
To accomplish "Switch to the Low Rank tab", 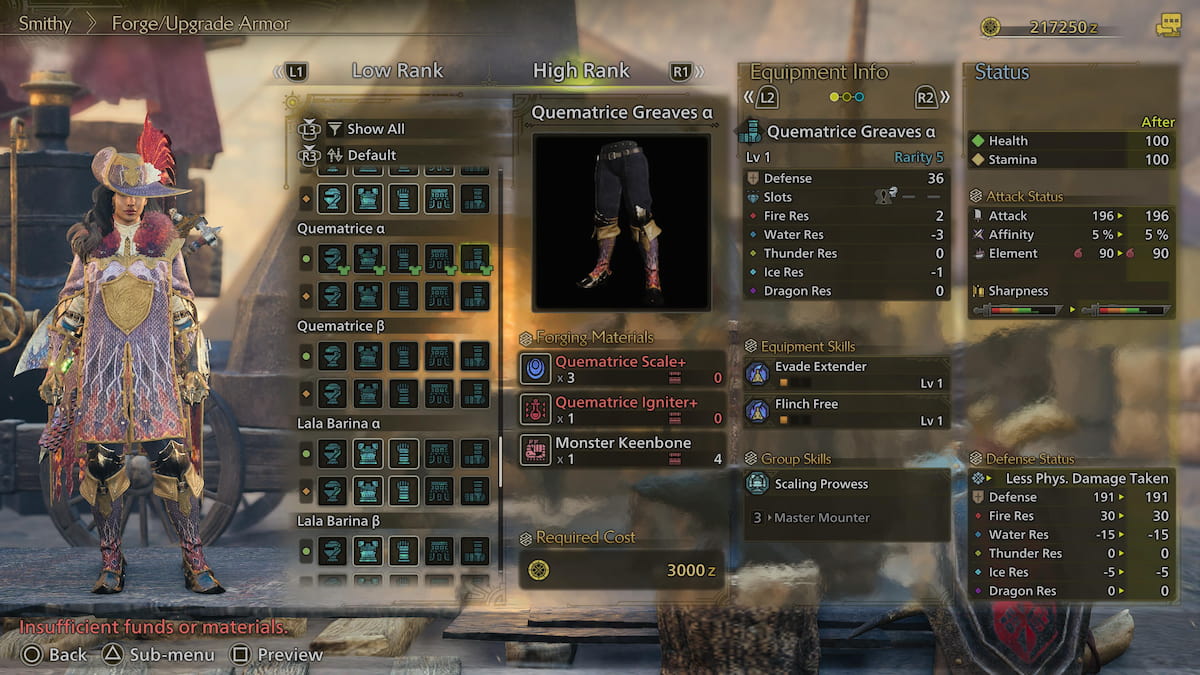I will tap(397, 71).
